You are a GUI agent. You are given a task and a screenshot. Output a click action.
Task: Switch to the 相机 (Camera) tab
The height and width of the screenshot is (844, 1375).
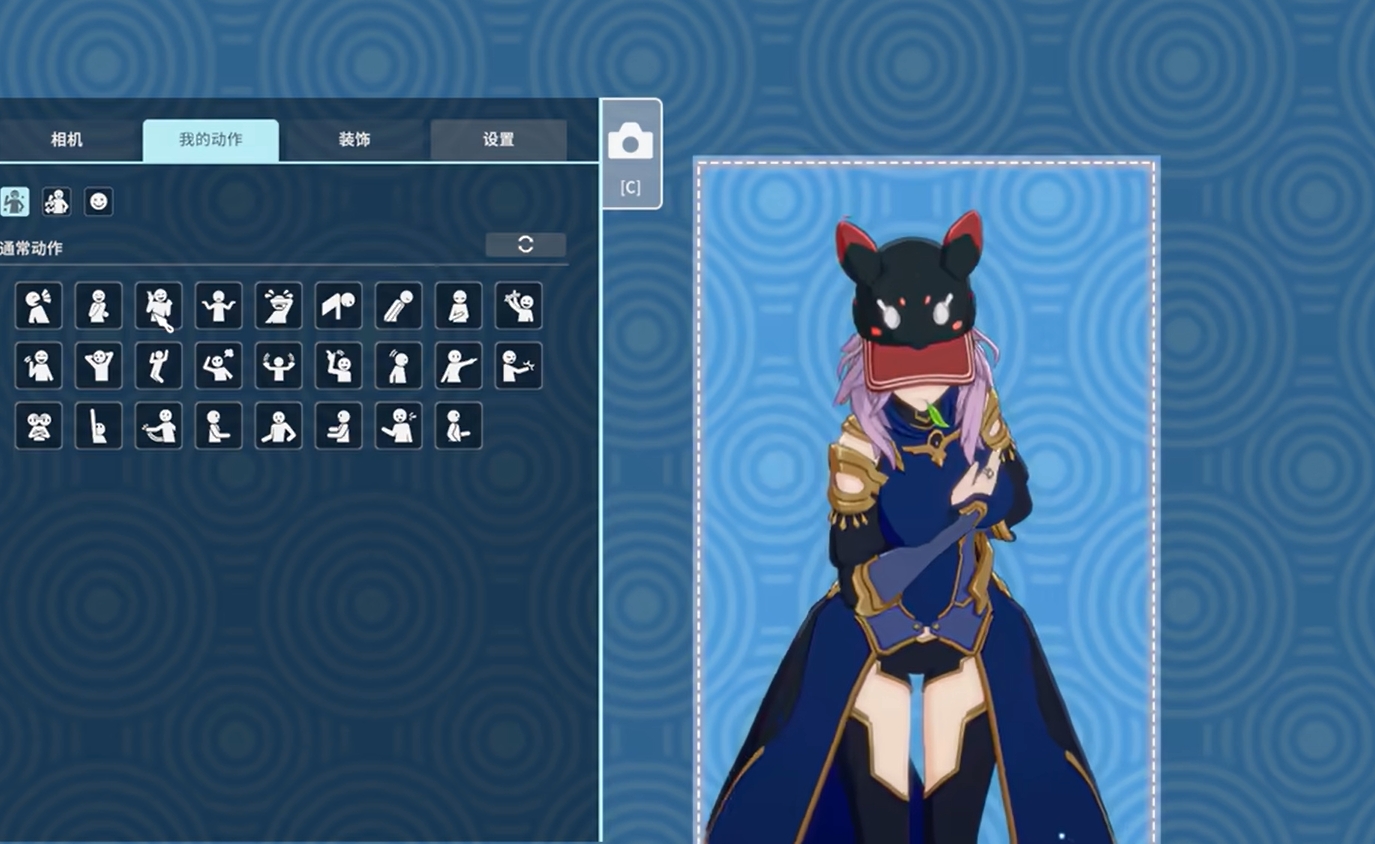click(x=66, y=140)
